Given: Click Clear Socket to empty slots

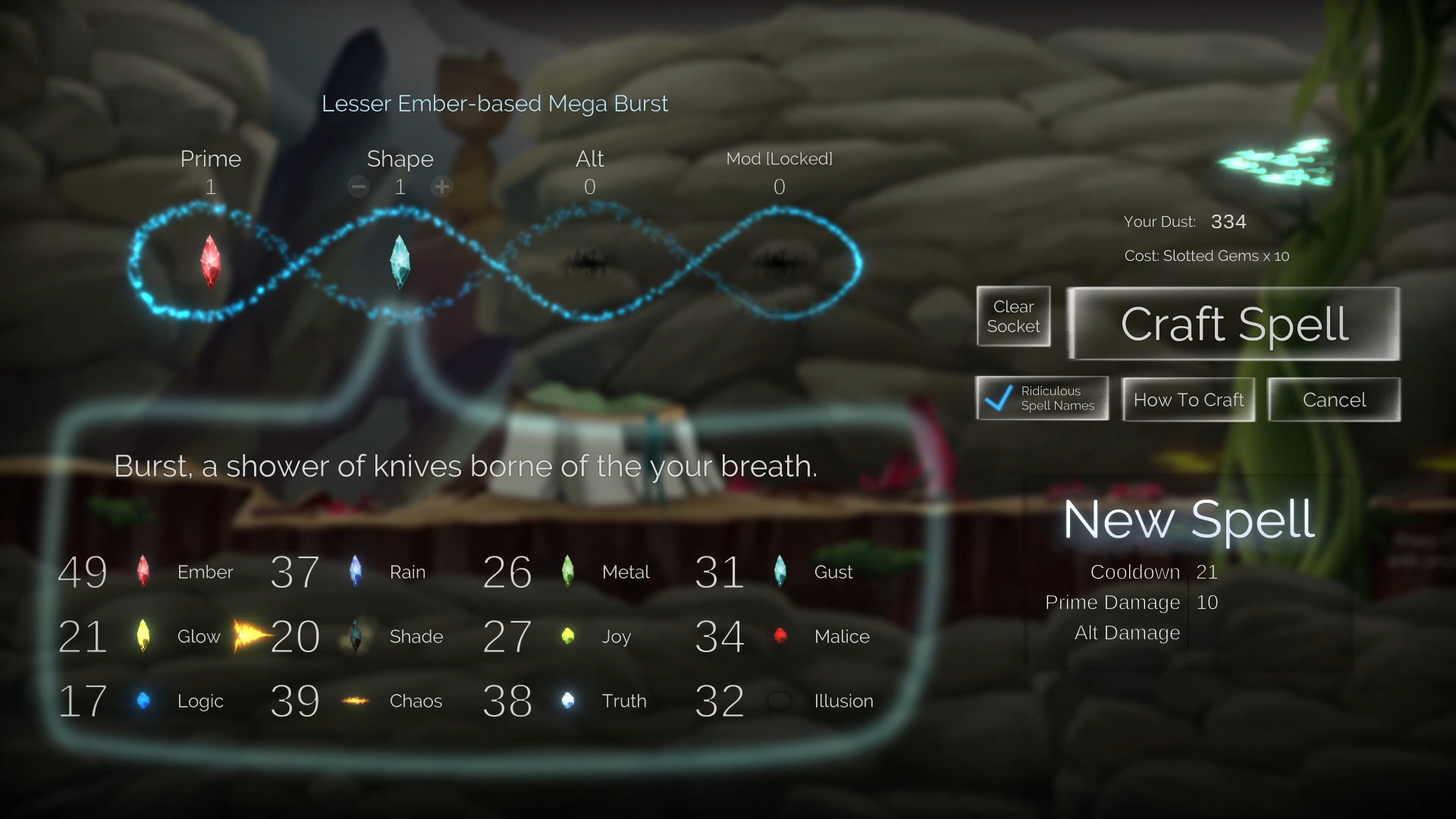Looking at the screenshot, I should point(1013,316).
